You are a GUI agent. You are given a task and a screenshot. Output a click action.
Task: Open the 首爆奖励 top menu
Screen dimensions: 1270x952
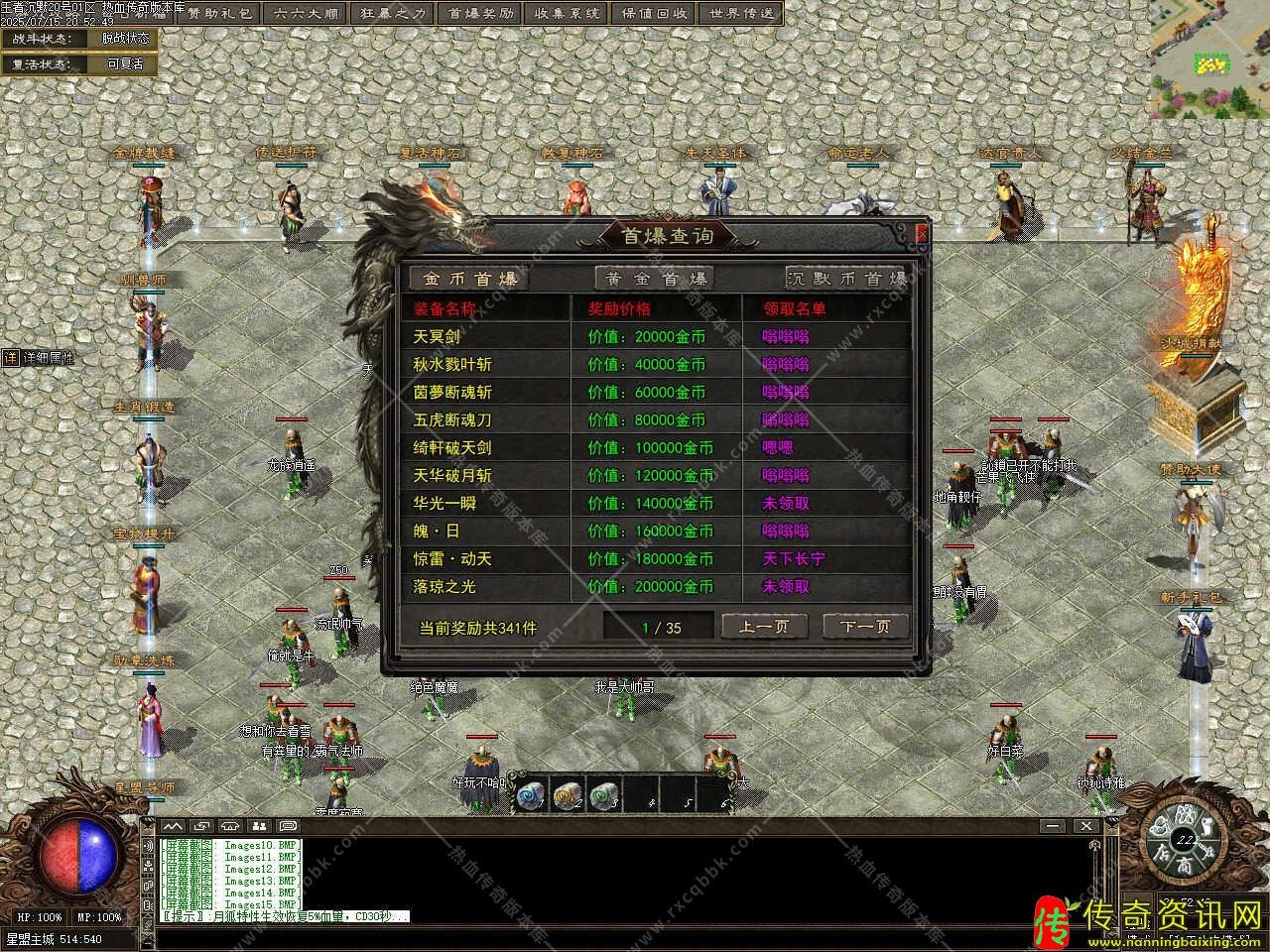point(481,14)
